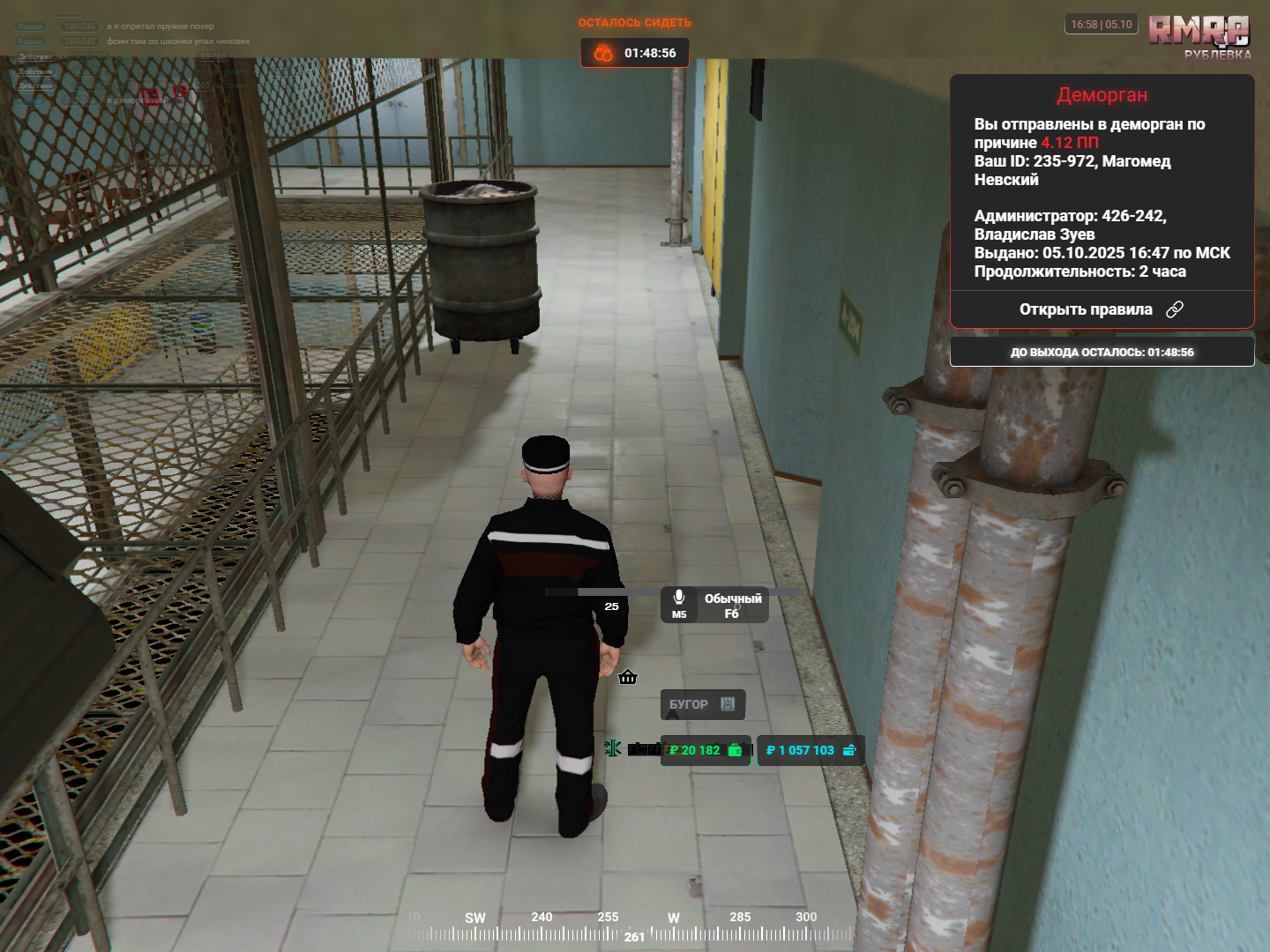Click the shopping basket icon

click(628, 677)
